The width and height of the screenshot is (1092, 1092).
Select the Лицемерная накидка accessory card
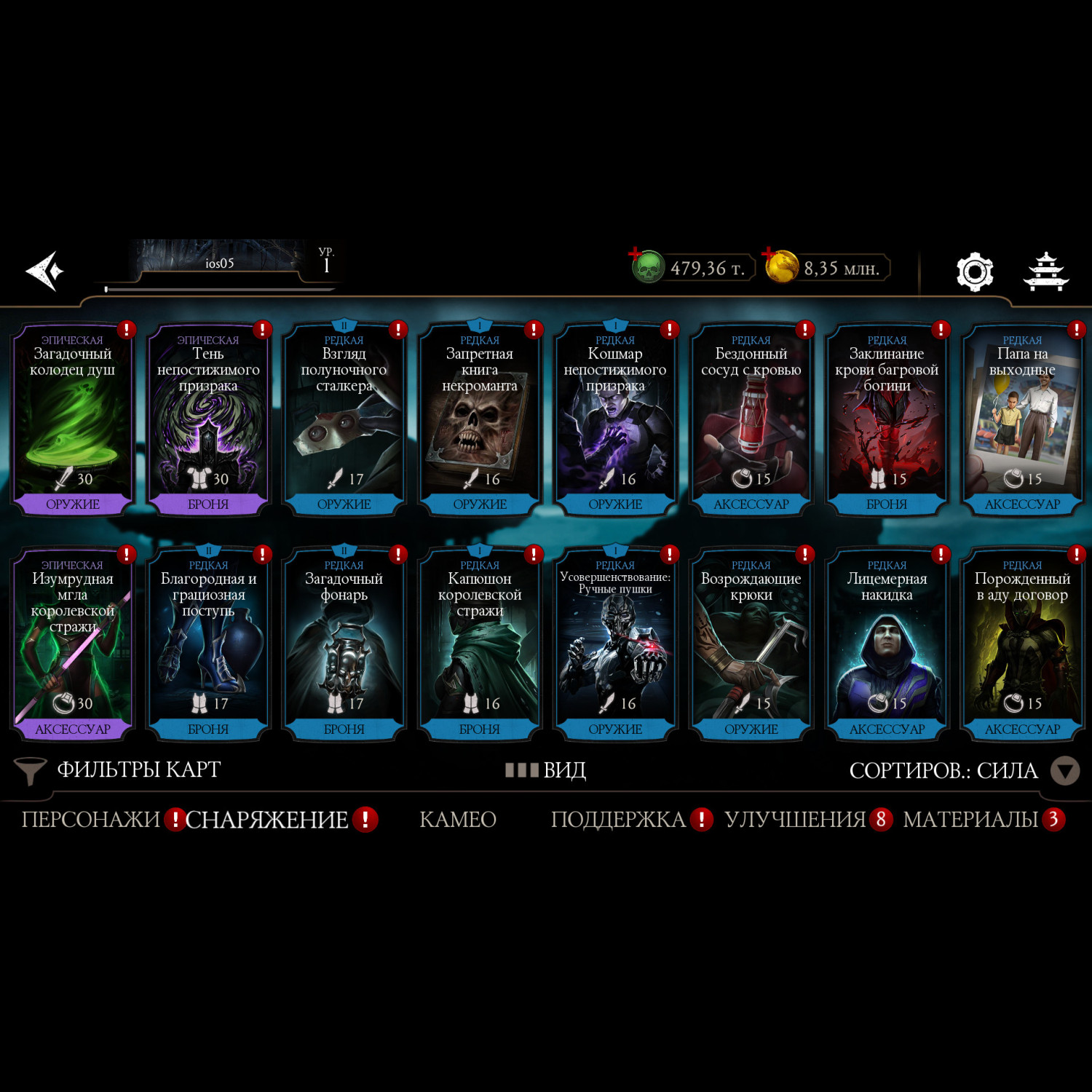pyautogui.click(x=887, y=645)
